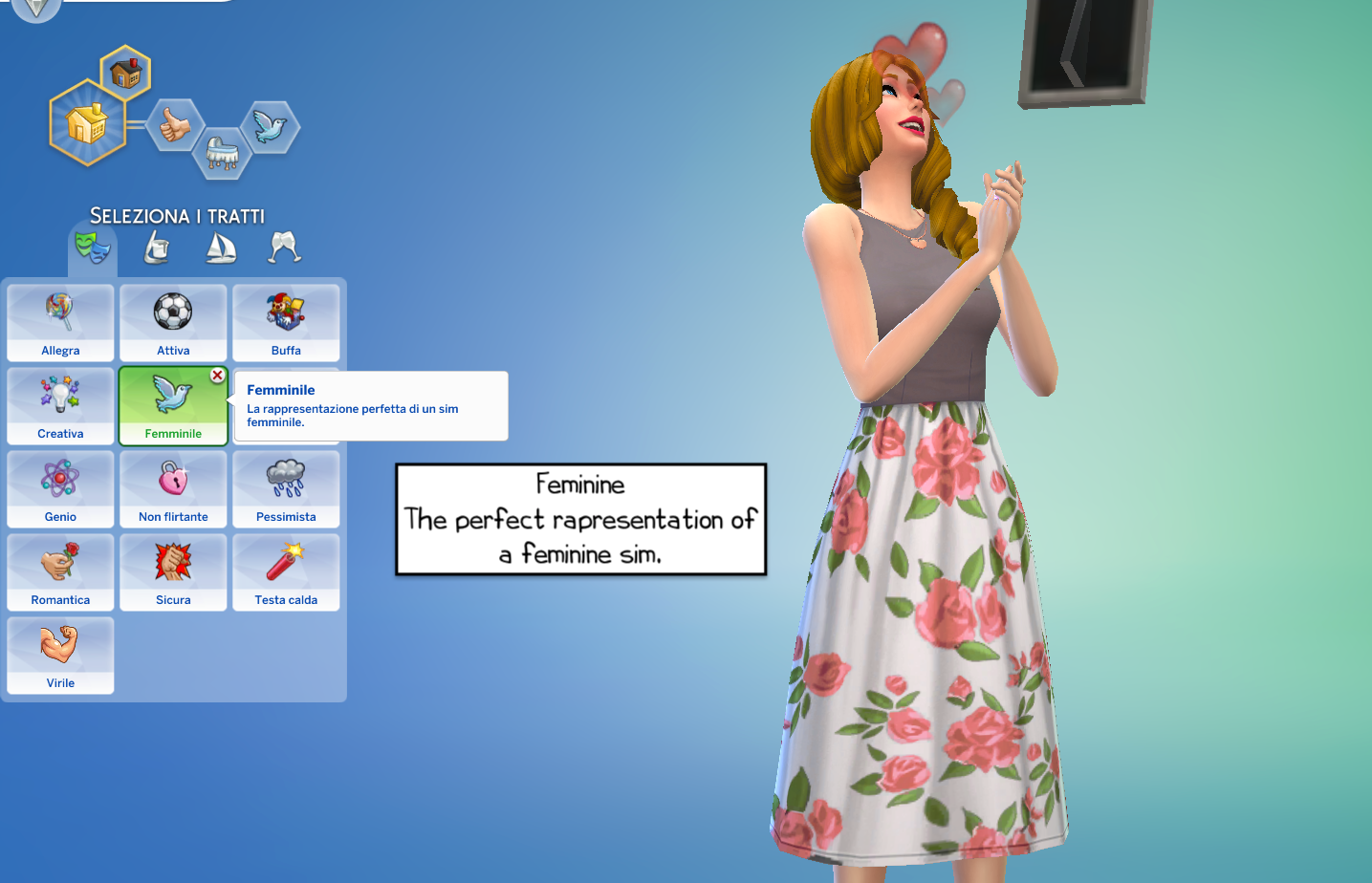Toggle the Non flirtante padlock-heart trait
1372x883 pixels.
(173, 488)
